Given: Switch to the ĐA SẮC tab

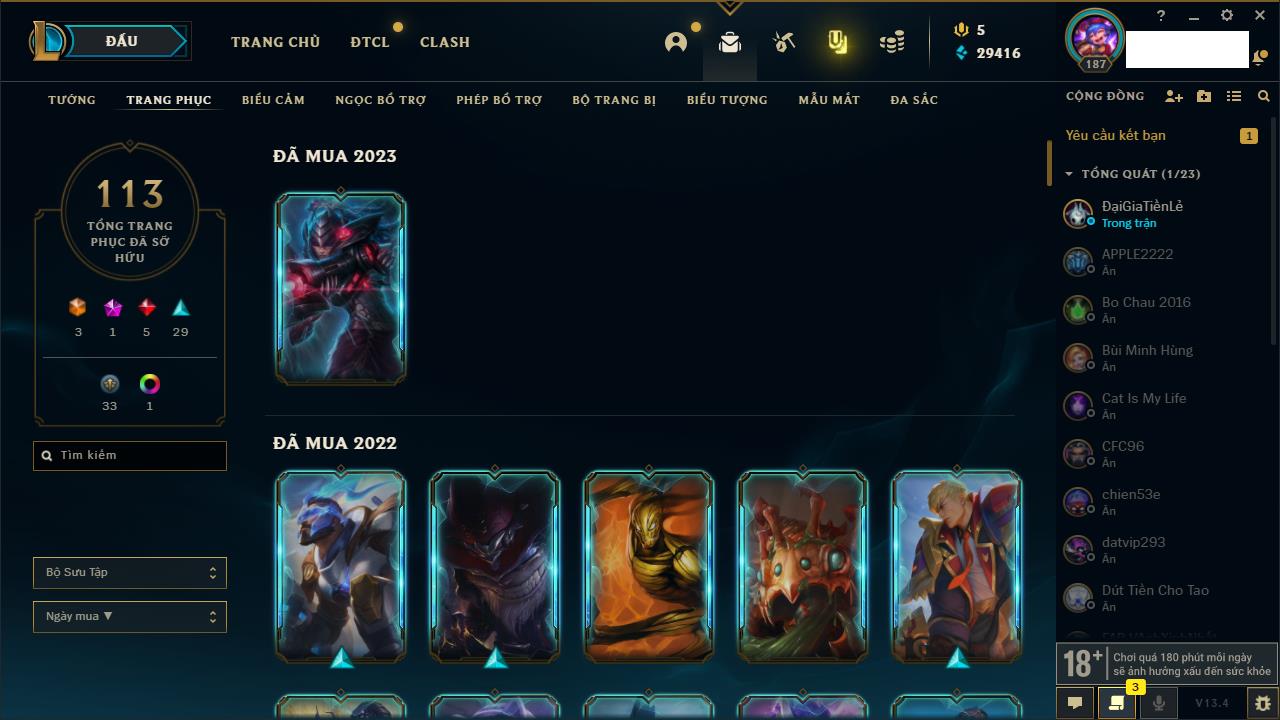Looking at the screenshot, I should coord(914,100).
